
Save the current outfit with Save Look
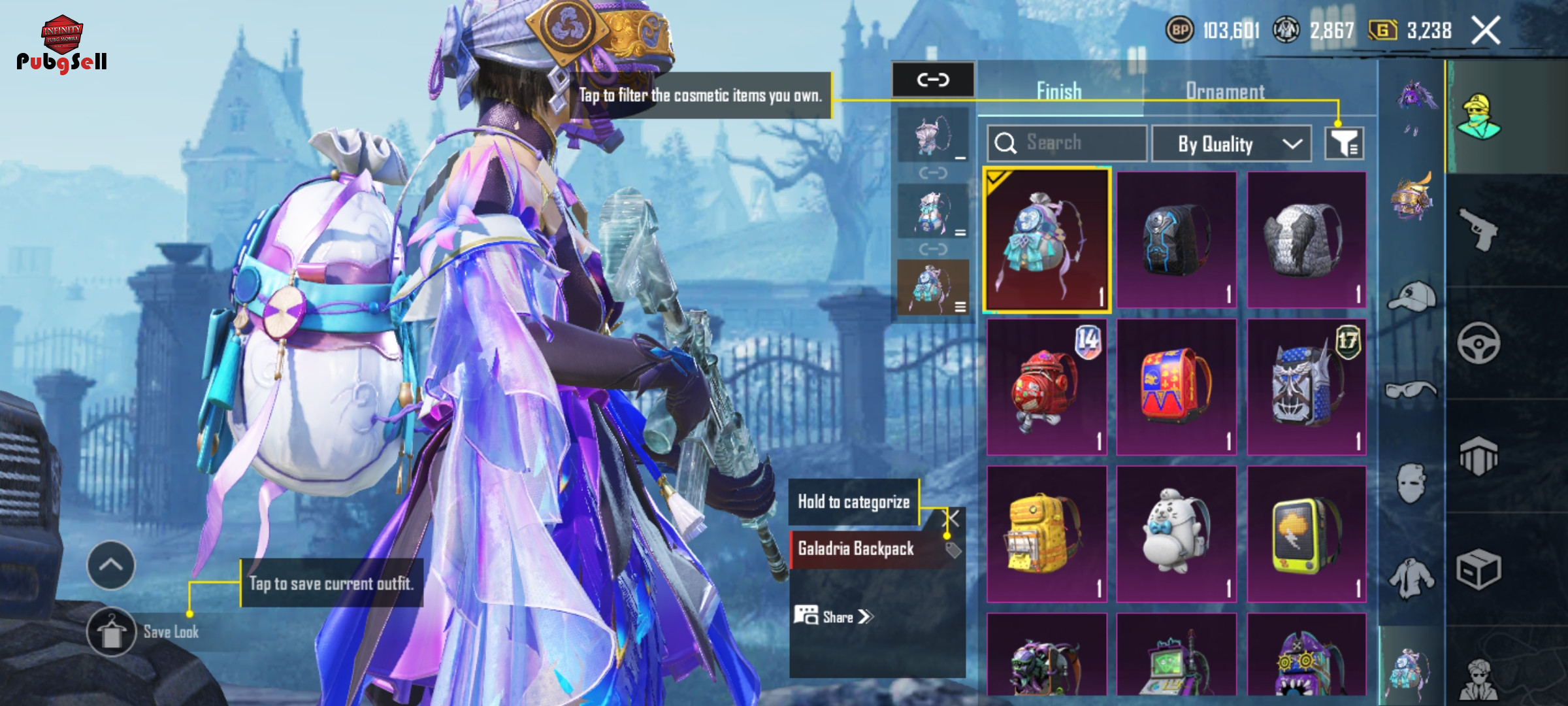pos(112,632)
